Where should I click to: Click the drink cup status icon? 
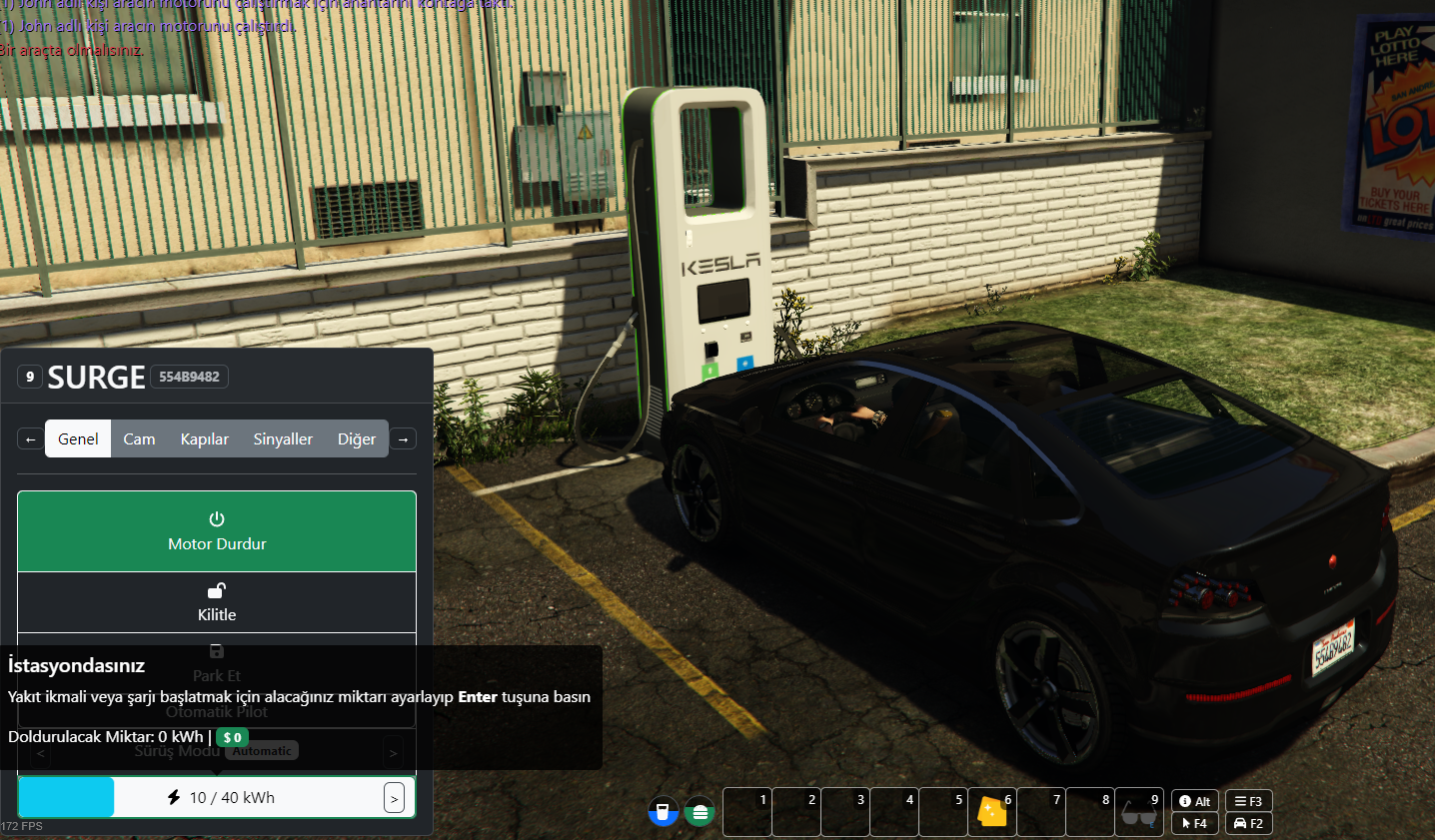pos(663,812)
